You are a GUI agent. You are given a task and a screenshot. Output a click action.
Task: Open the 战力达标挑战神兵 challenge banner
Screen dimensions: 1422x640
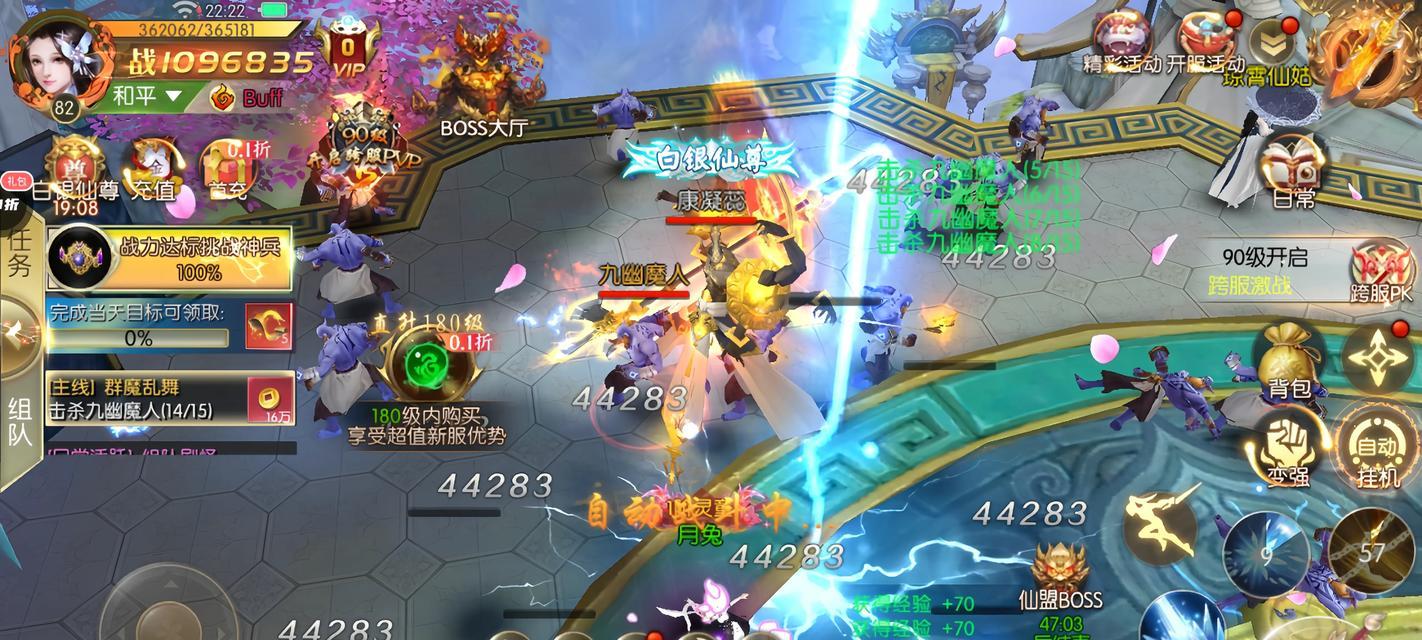(x=170, y=258)
